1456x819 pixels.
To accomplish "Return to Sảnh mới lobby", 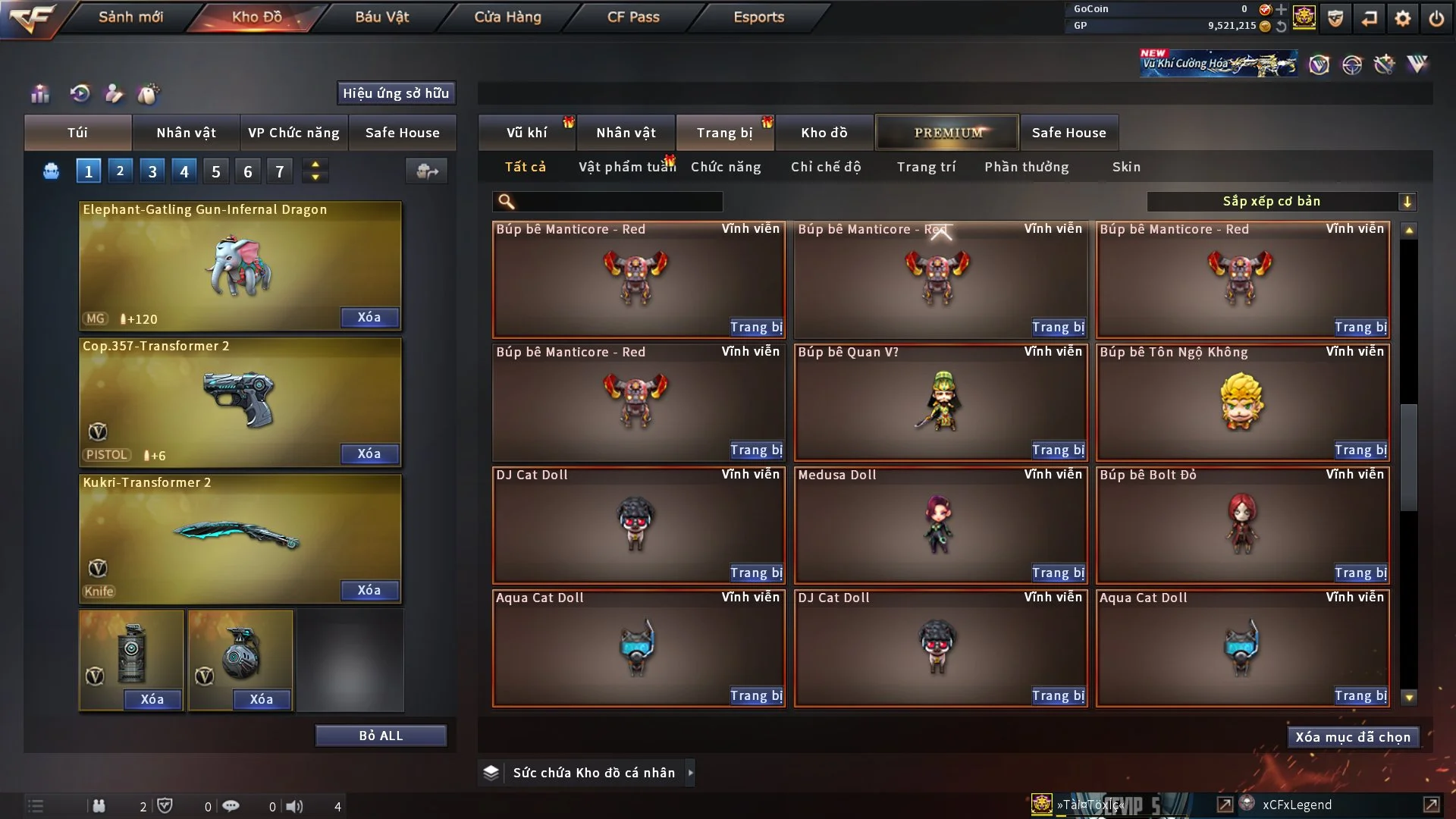I will [130, 17].
